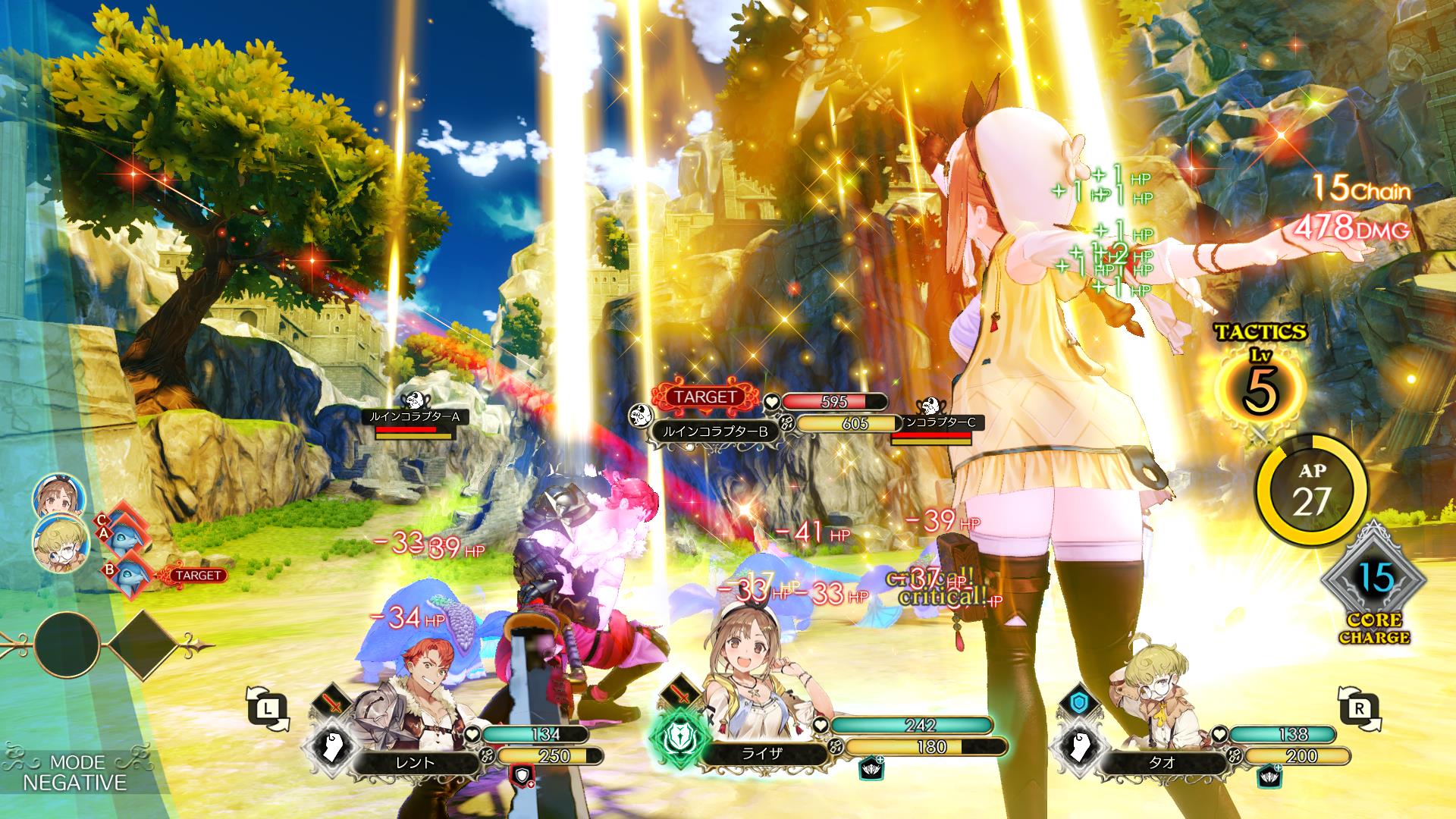Click Lent's red sword role icon

(331, 701)
